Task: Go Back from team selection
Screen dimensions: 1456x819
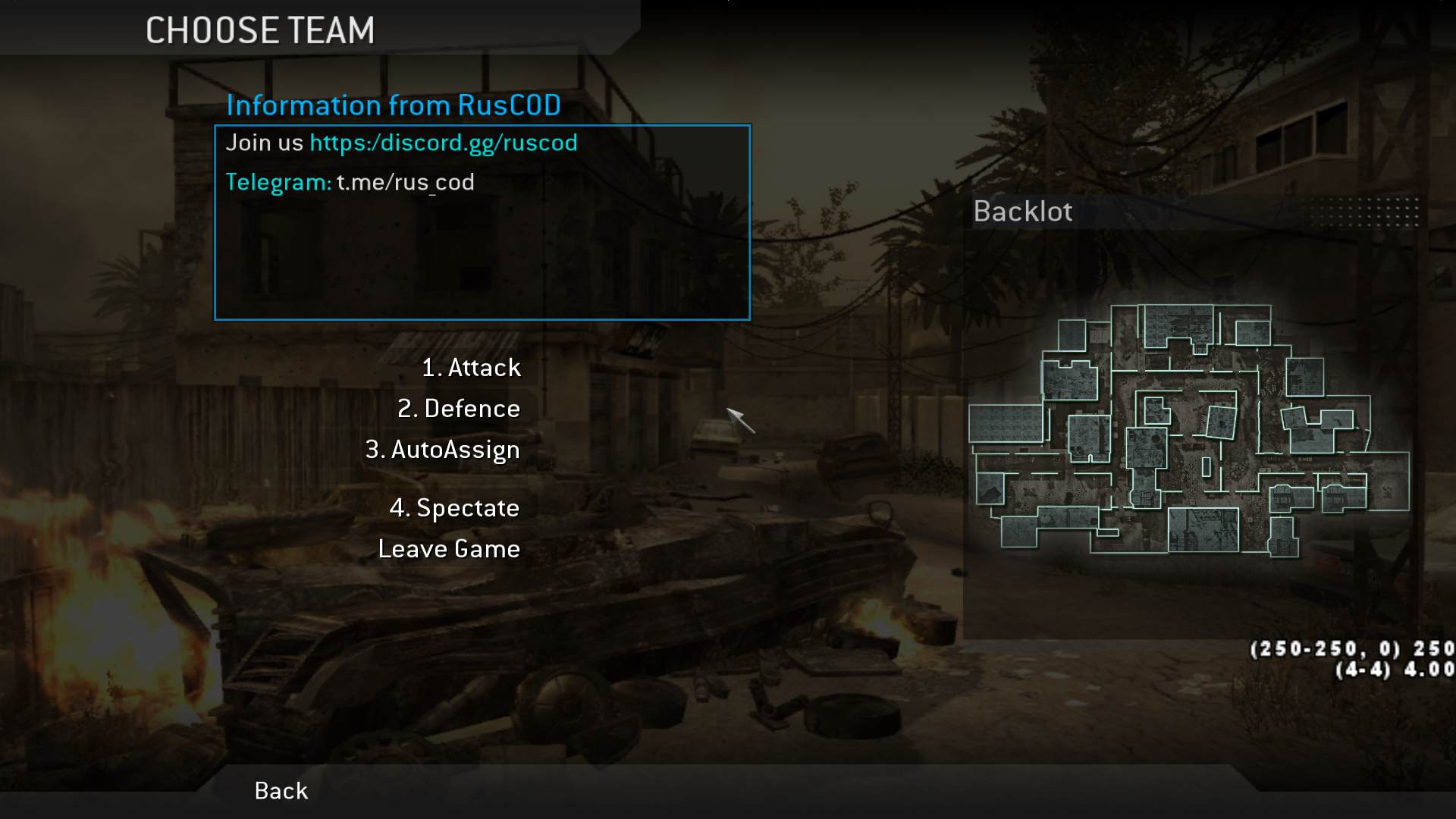Action: 281,791
